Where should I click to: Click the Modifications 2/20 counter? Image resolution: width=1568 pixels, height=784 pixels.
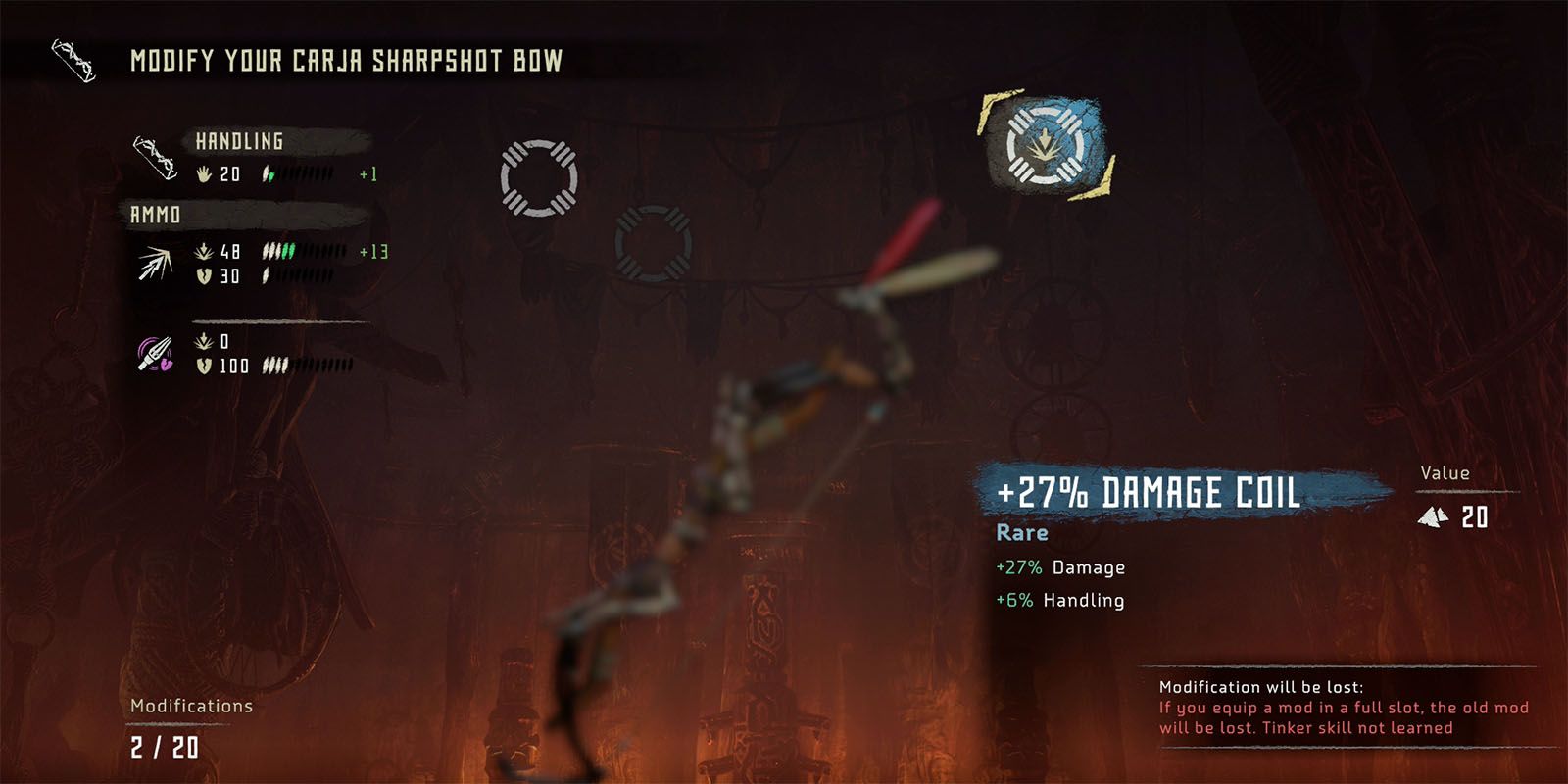click(167, 747)
